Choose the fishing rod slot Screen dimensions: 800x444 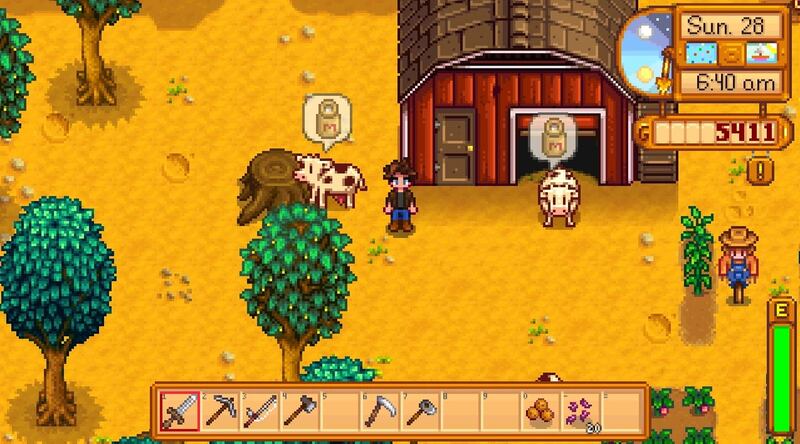[x=259, y=410]
